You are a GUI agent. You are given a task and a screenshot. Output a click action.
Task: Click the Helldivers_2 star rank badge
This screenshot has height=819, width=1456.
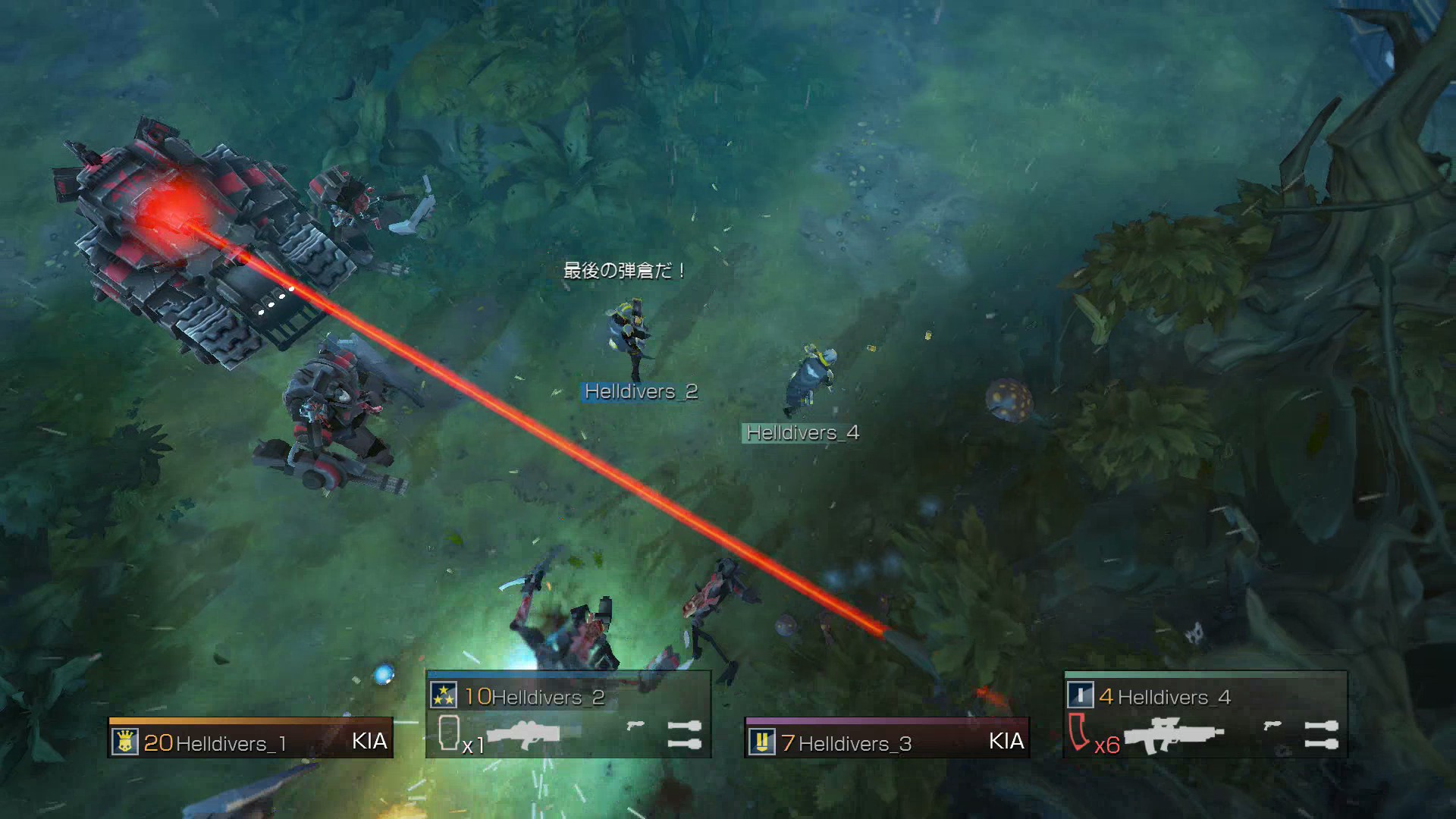[x=444, y=695]
